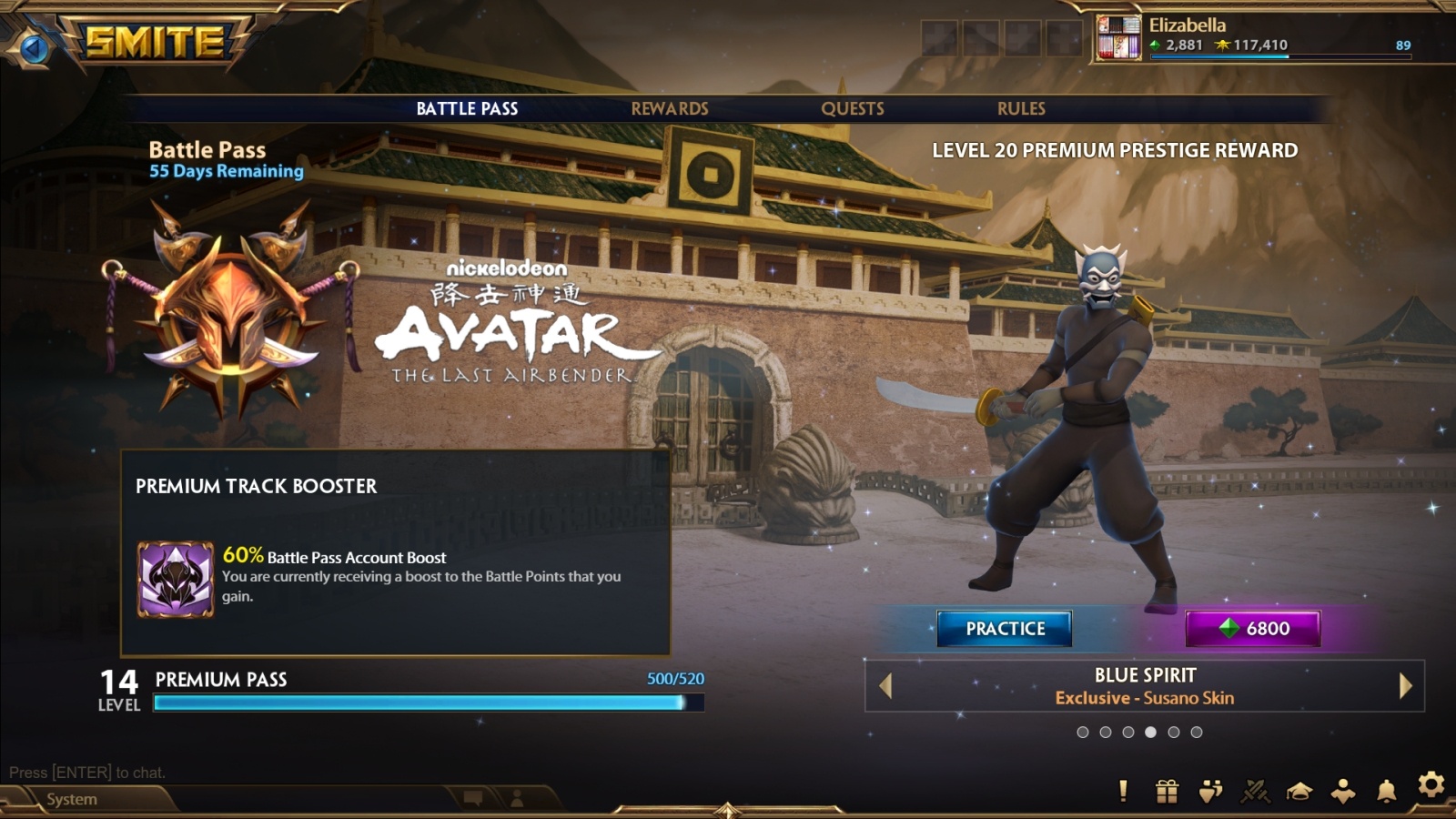View the Rules tab
Viewport: 1456px width, 819px height.
point(1020,108)
